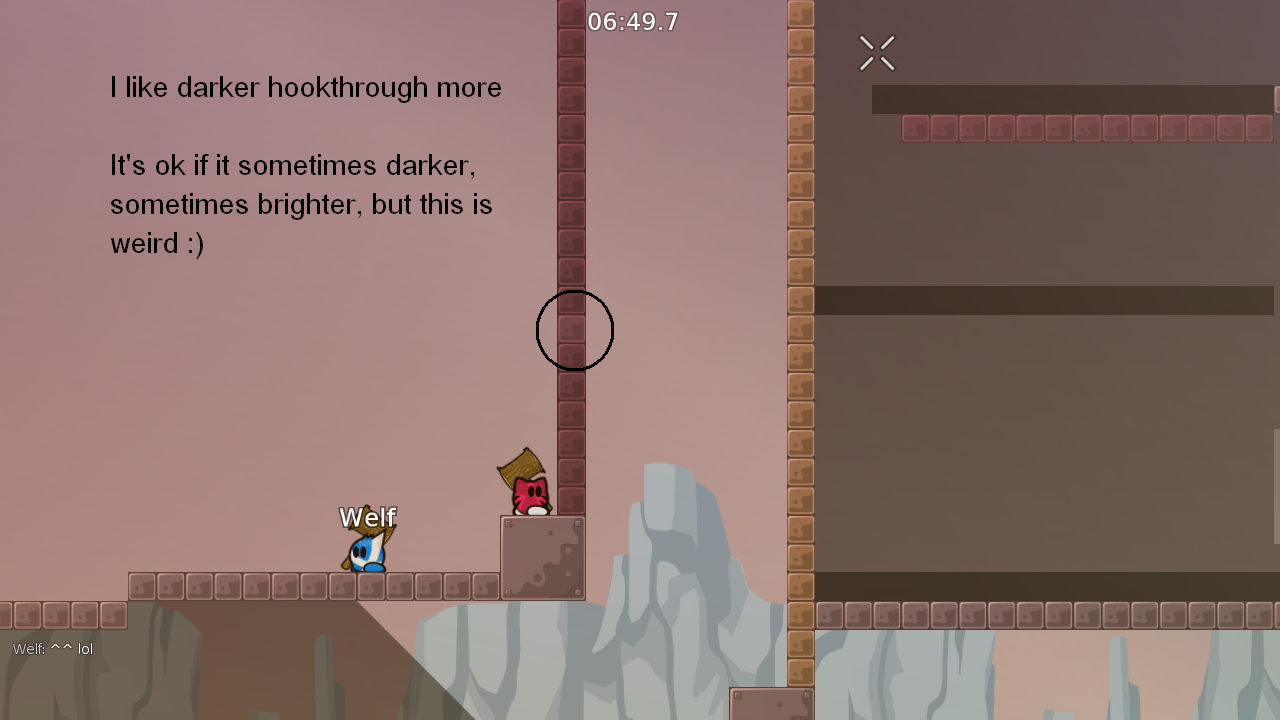Click the topmost tile of the vertical column

570,12
